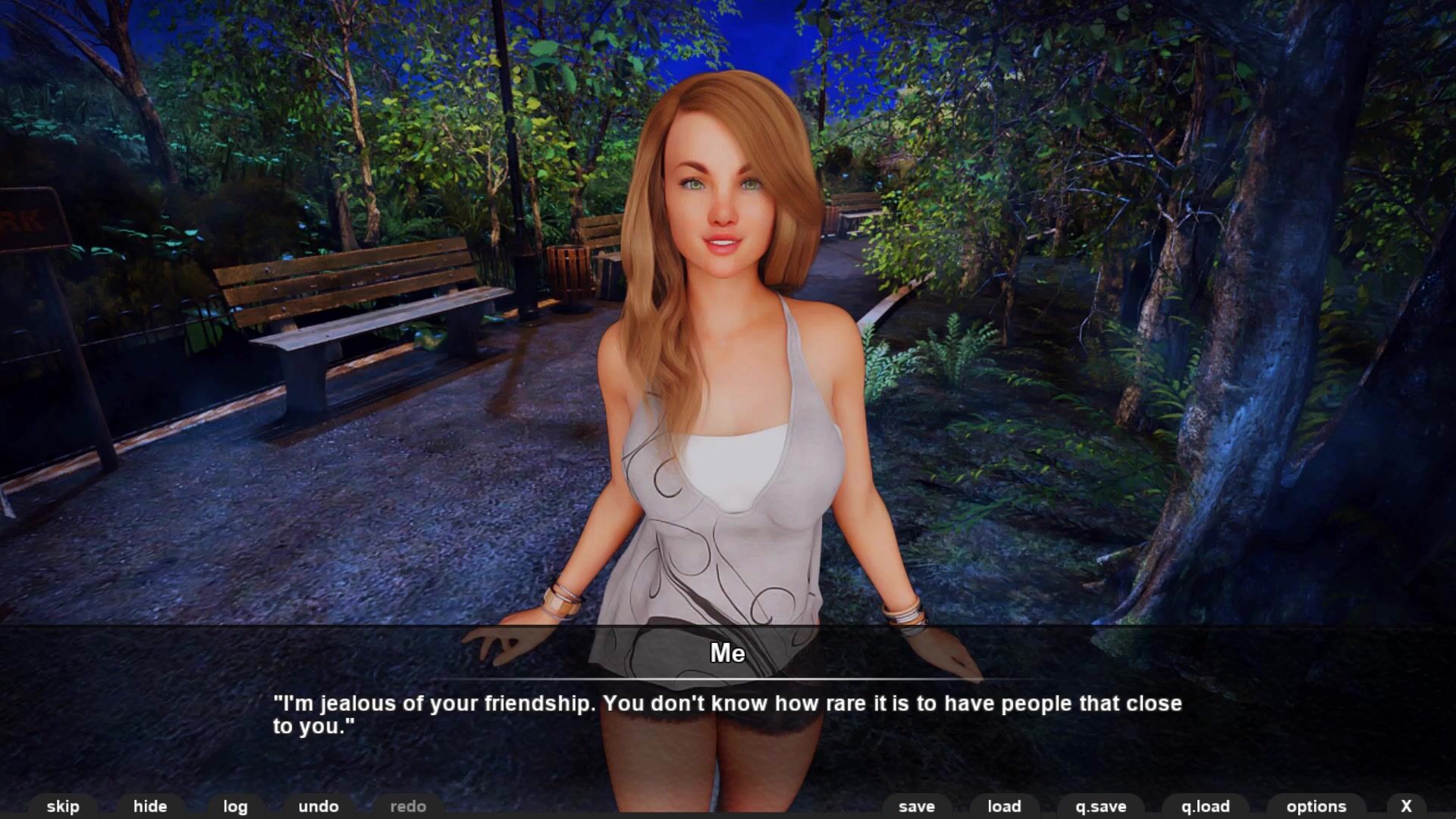This screenshot has height=819, width=1456.
Task: Close the bottom menu bar with X
Action: coord(1407,806)
